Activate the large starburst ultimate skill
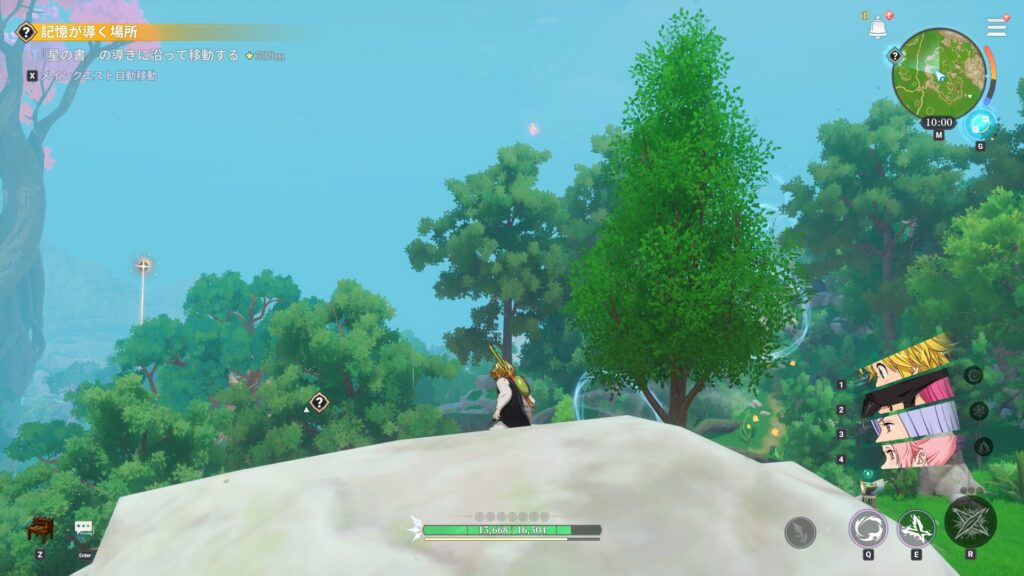 [x=970, y=520]
